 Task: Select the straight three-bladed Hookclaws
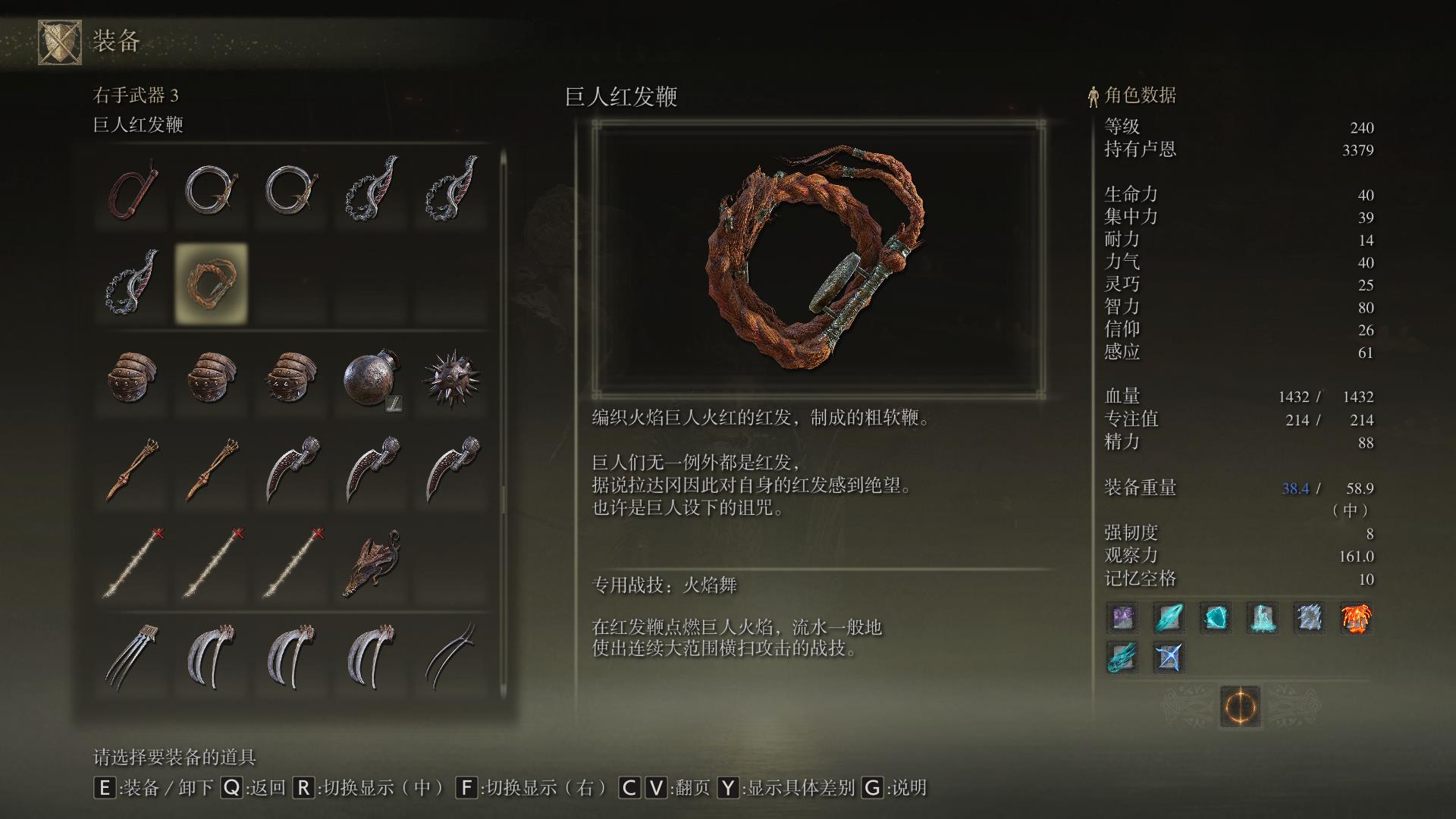coord(133,657)
